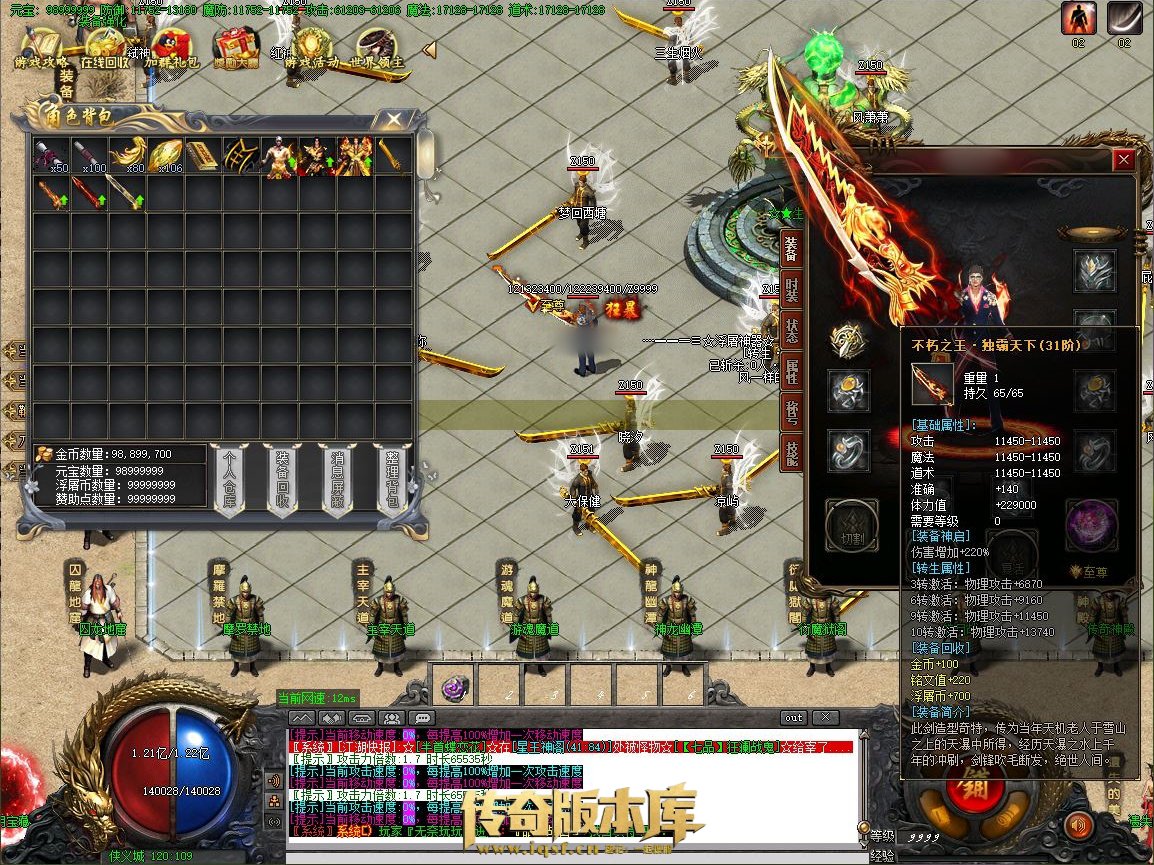Collapse the top icon row with the arrow
Screen dimensions: 1154x865
click(429, 49)
